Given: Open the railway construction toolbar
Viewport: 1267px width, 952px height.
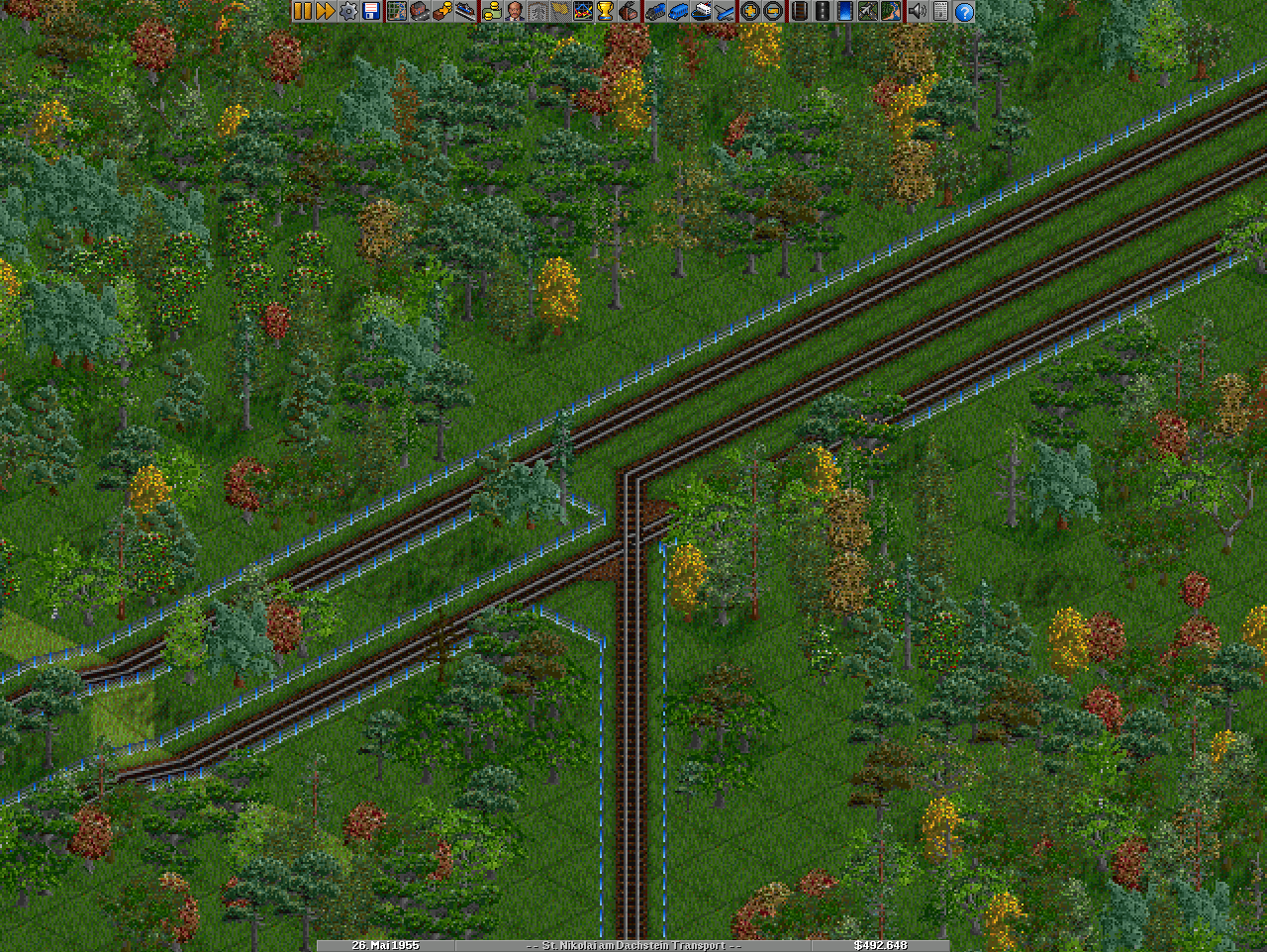Looking at the screenshot, I should 800,11.
